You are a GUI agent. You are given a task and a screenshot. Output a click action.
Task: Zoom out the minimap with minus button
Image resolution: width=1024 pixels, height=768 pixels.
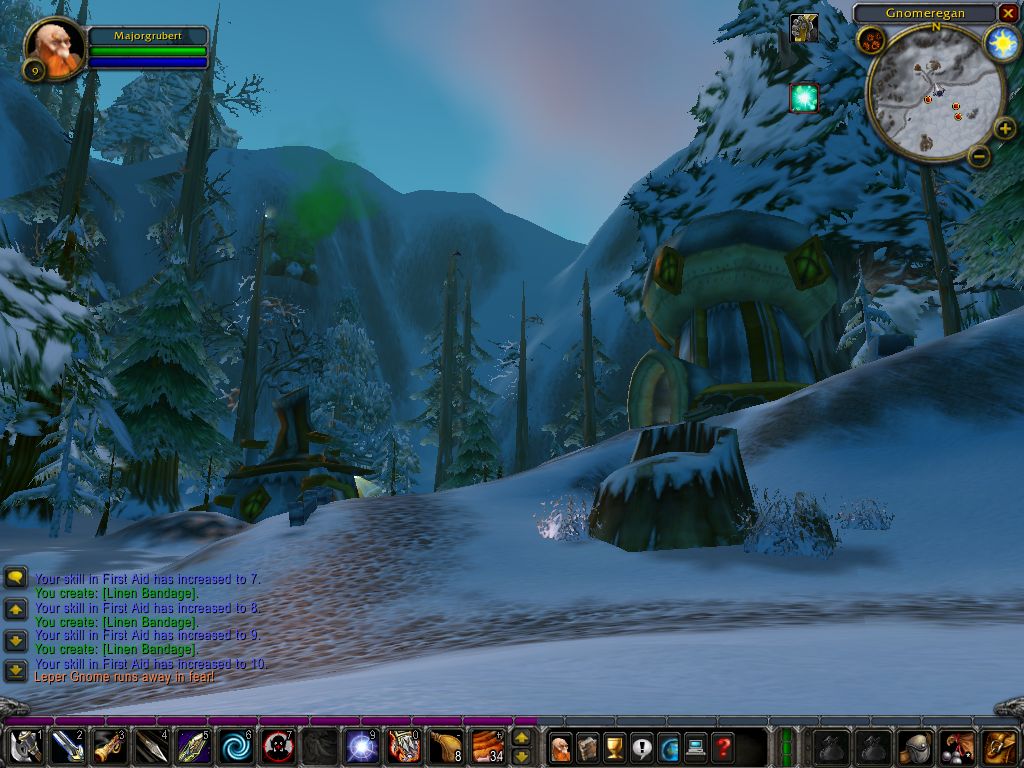point(979,155)
